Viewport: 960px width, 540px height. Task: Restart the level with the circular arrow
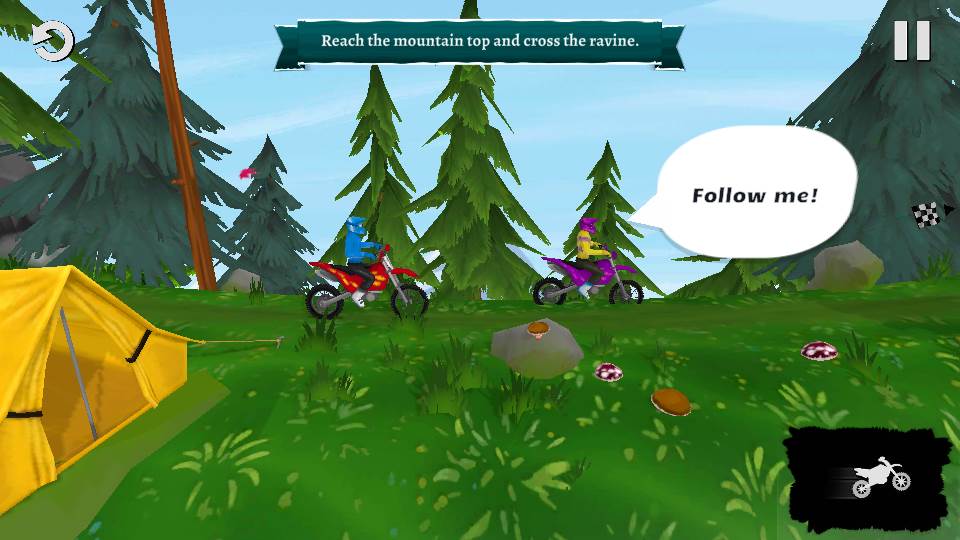point(52,43)
